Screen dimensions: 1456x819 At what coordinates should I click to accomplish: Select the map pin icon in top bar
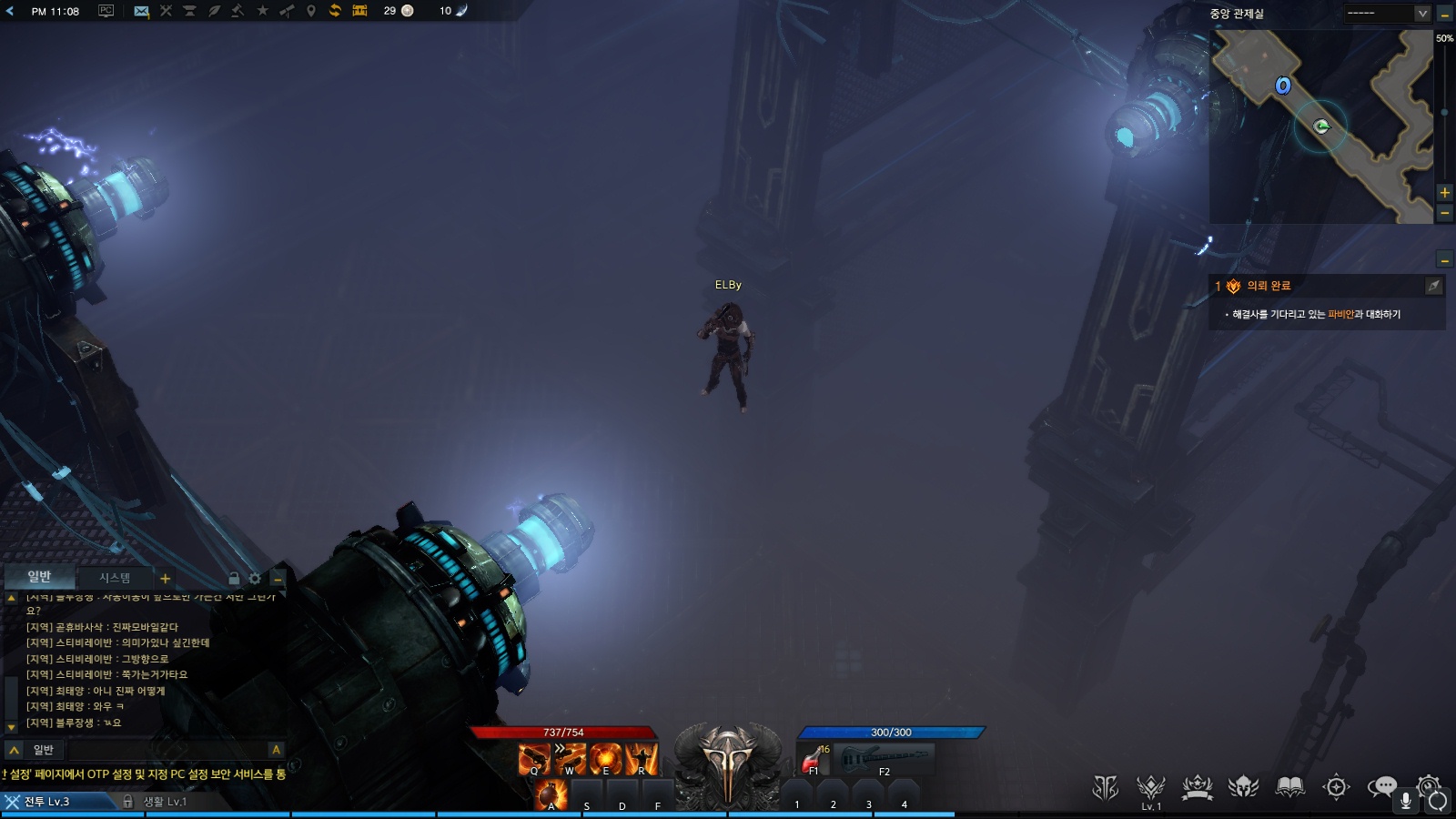coord(310,11)
